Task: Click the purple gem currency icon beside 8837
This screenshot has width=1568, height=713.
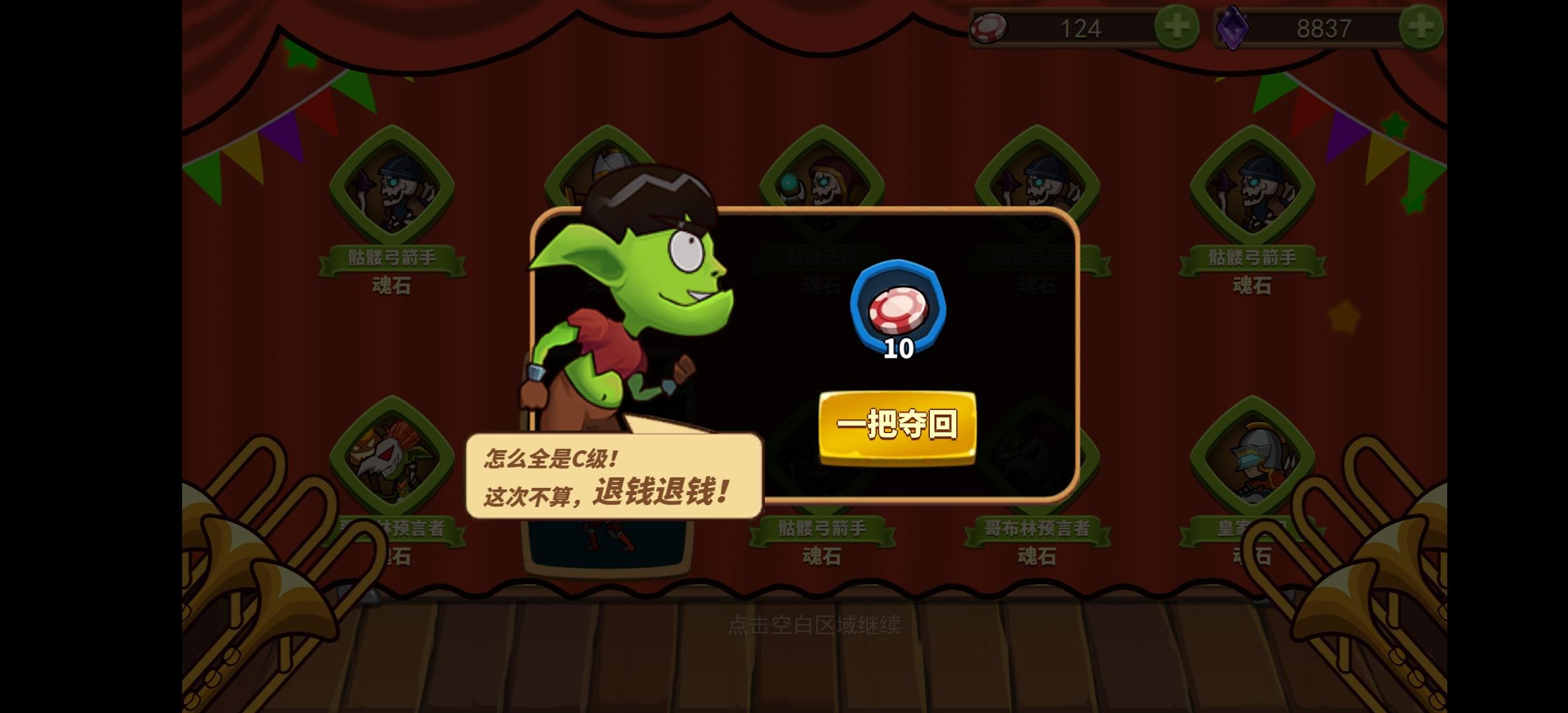Action: [1239, 28]
